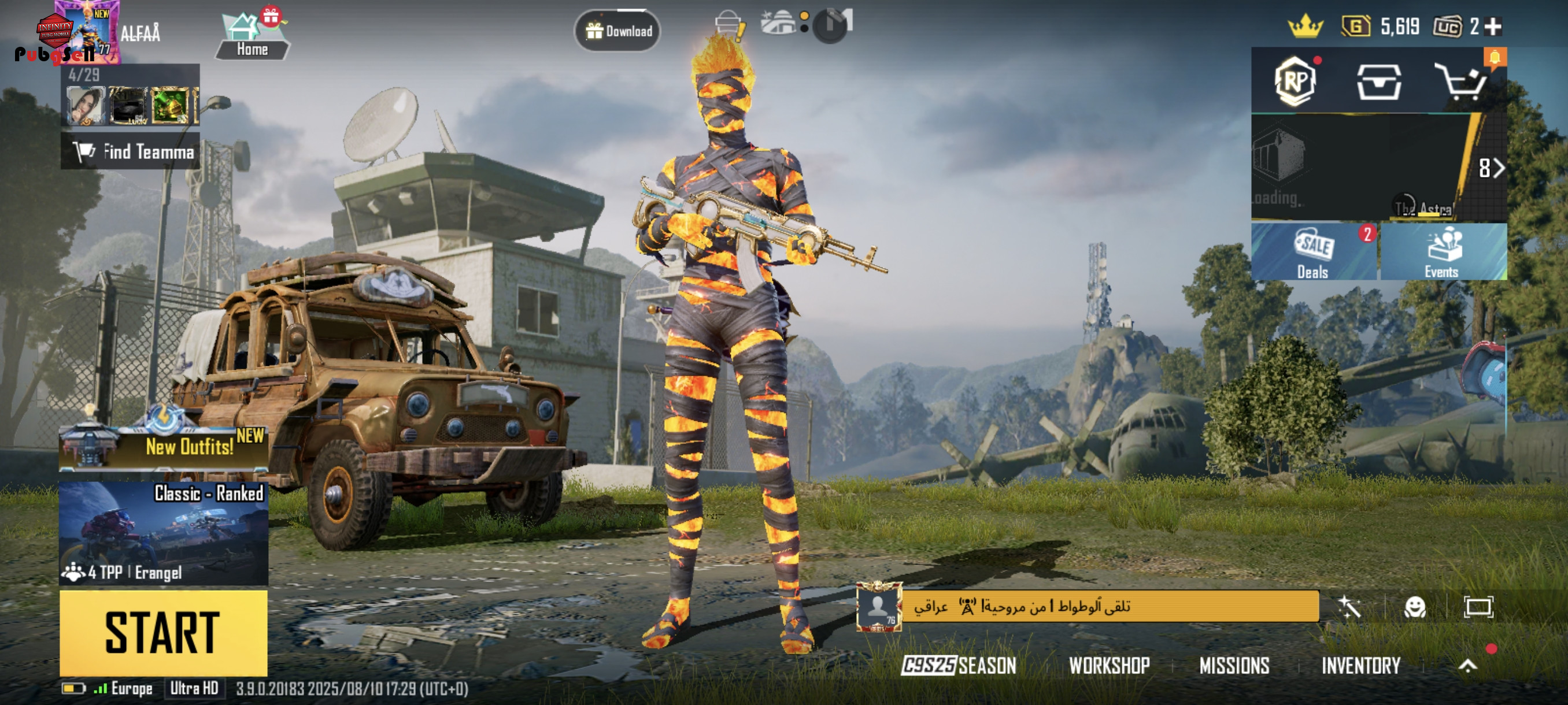Image resolution: width=1568 pixels, height=705 pixels.
Task: Open the crate supply box icon
Action: click(1379, 81)
